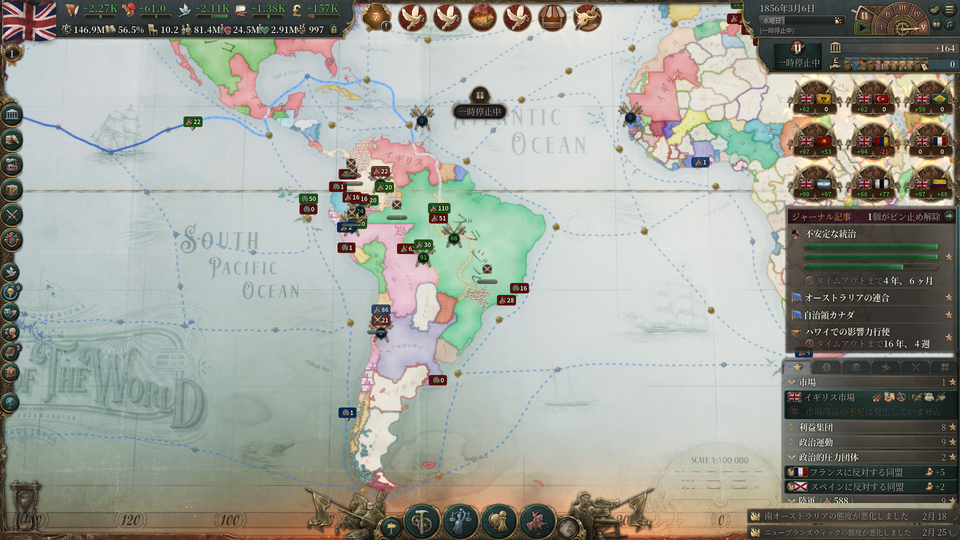Open the hamburger game menu
The width and height of the screenshot is (960, 540).
coord(949,9)
